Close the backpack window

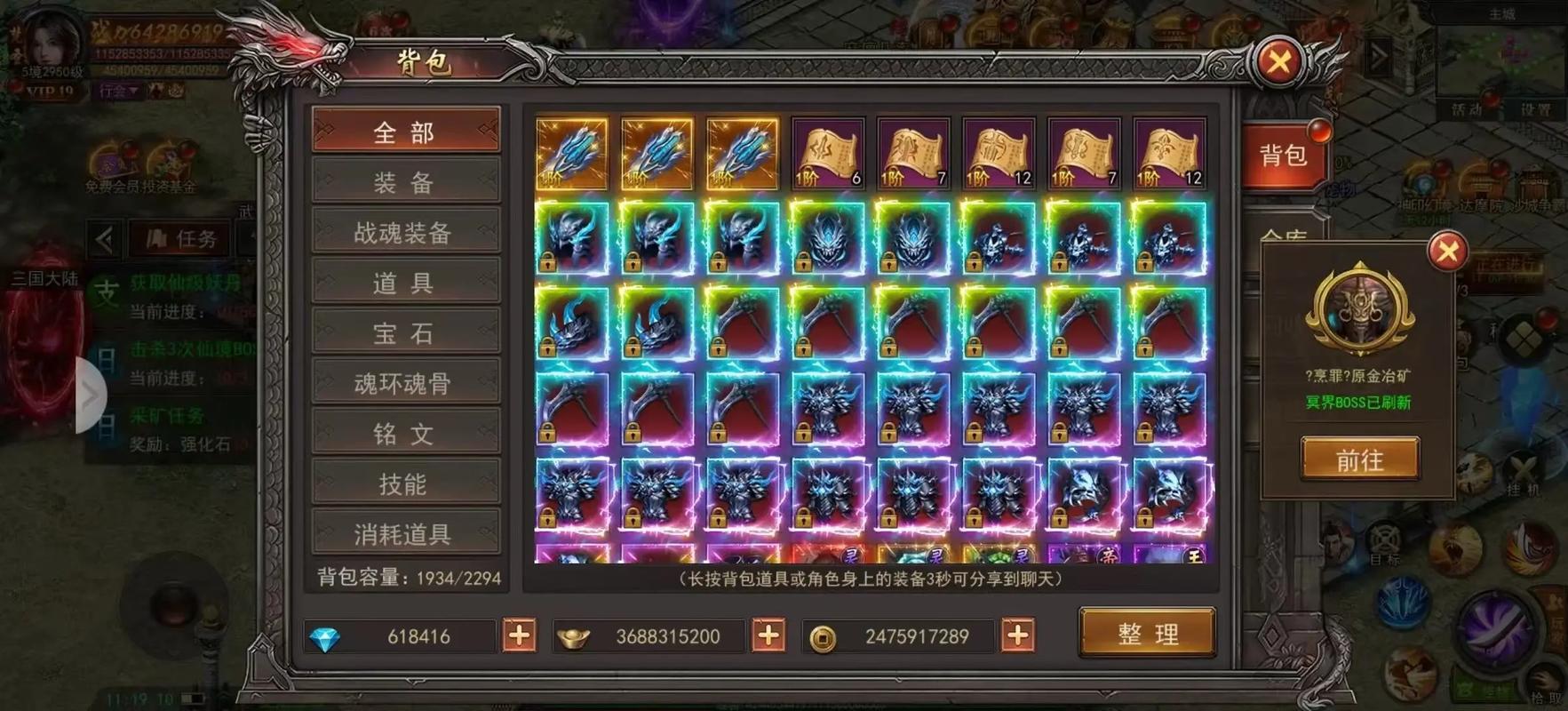point(1278,62)
